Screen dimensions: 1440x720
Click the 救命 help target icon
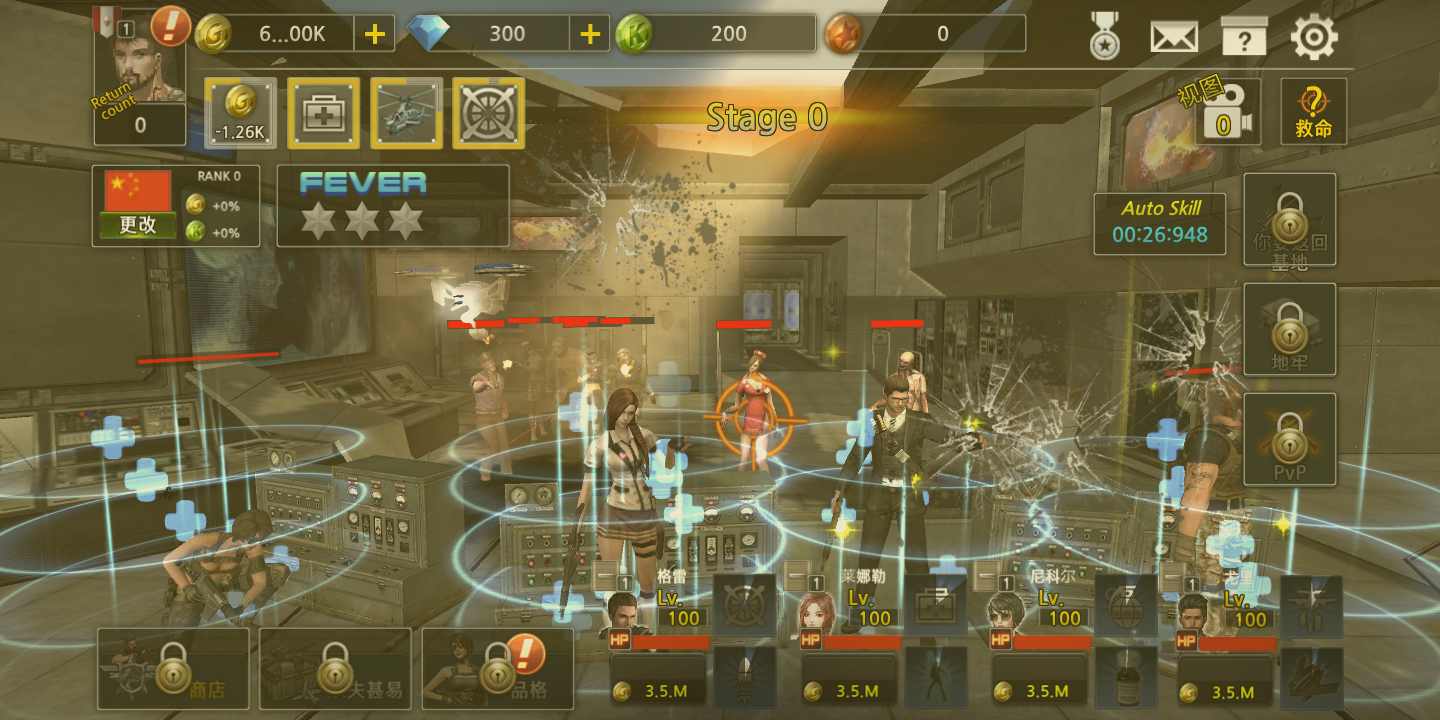point(1313,110)
